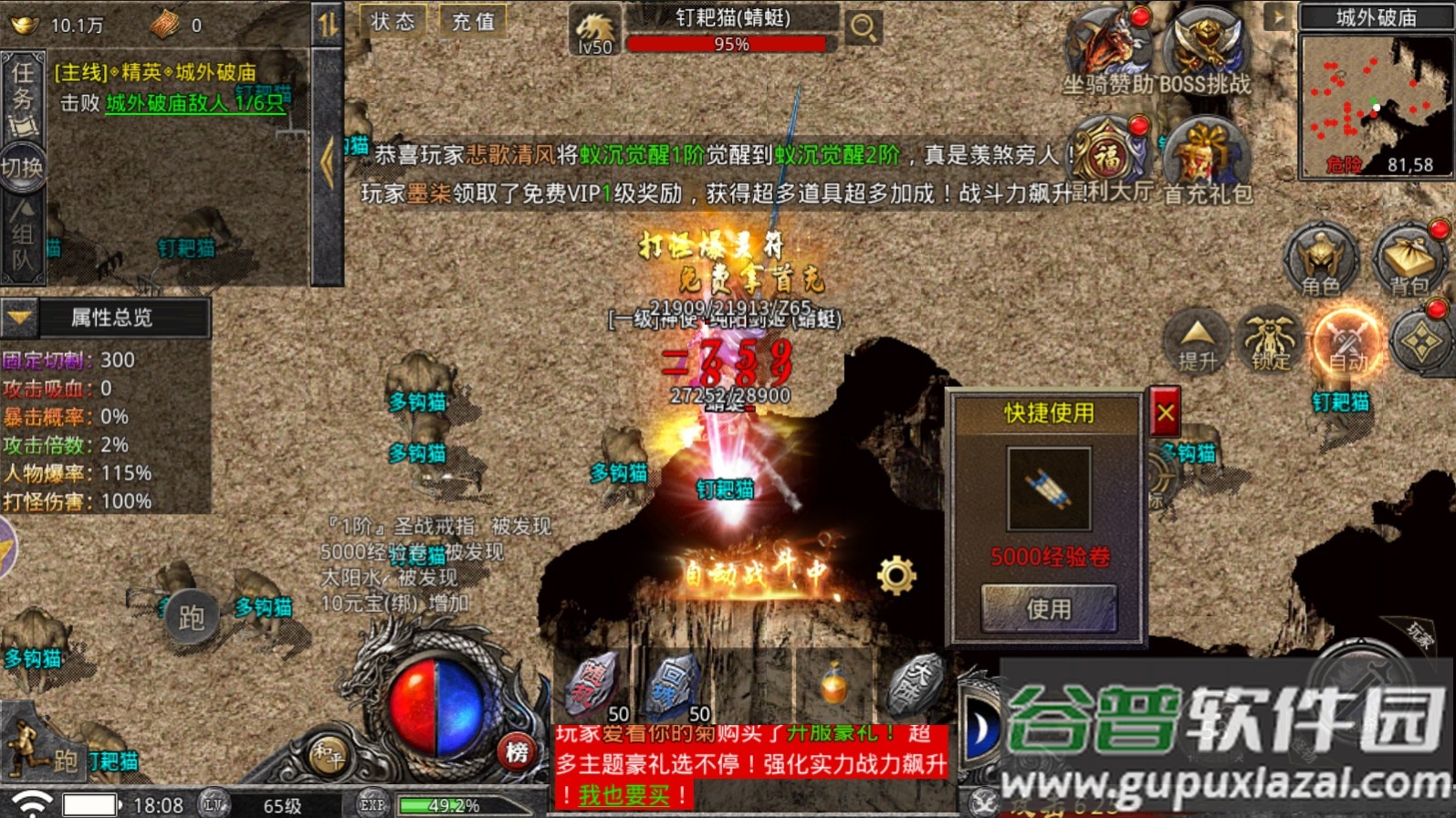Switch to the 充值 recharge tab

click(471, 22)
